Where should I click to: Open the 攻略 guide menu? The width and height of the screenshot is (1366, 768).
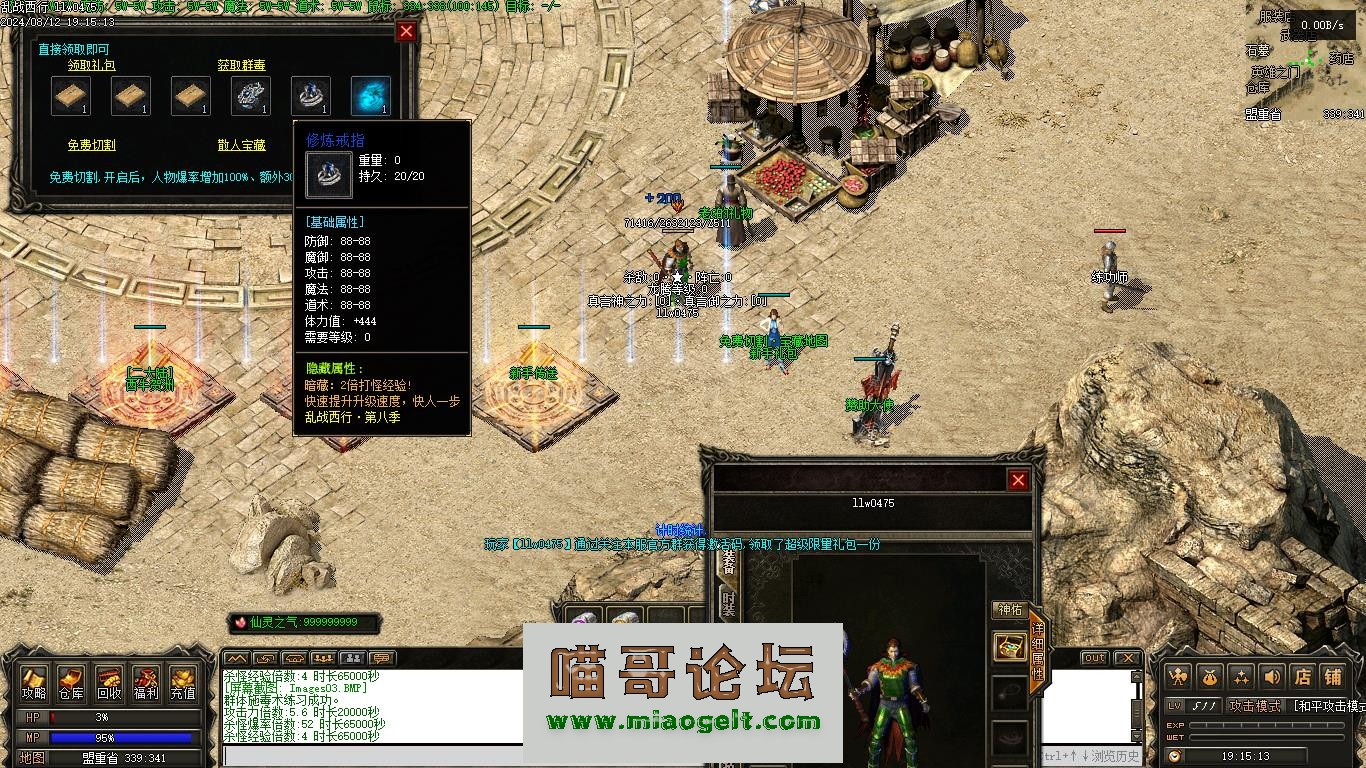(34, 682)
